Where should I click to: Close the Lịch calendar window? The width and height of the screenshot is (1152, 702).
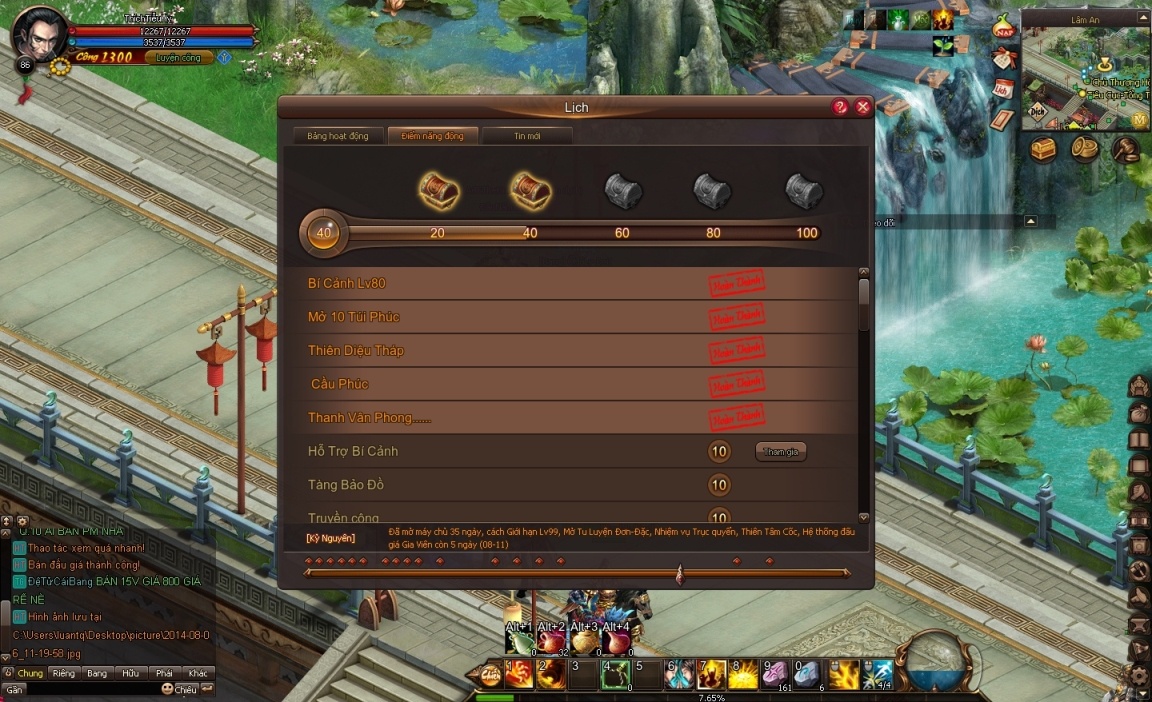pos(863,107)
